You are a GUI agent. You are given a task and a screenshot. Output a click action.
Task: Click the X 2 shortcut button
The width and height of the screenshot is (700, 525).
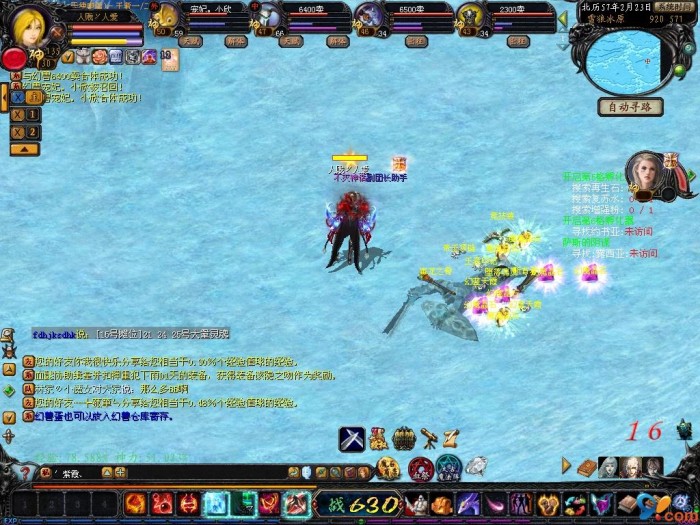click(25, 131)
